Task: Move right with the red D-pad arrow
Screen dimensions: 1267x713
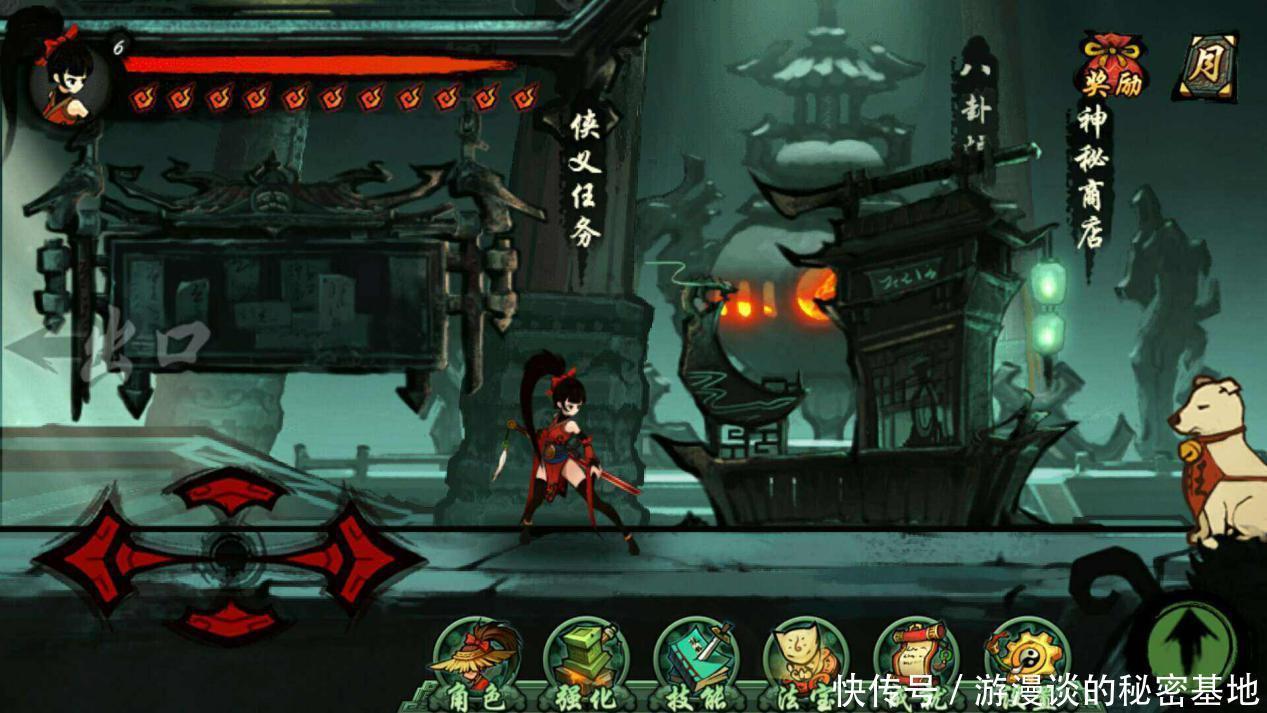Action: 355,558
